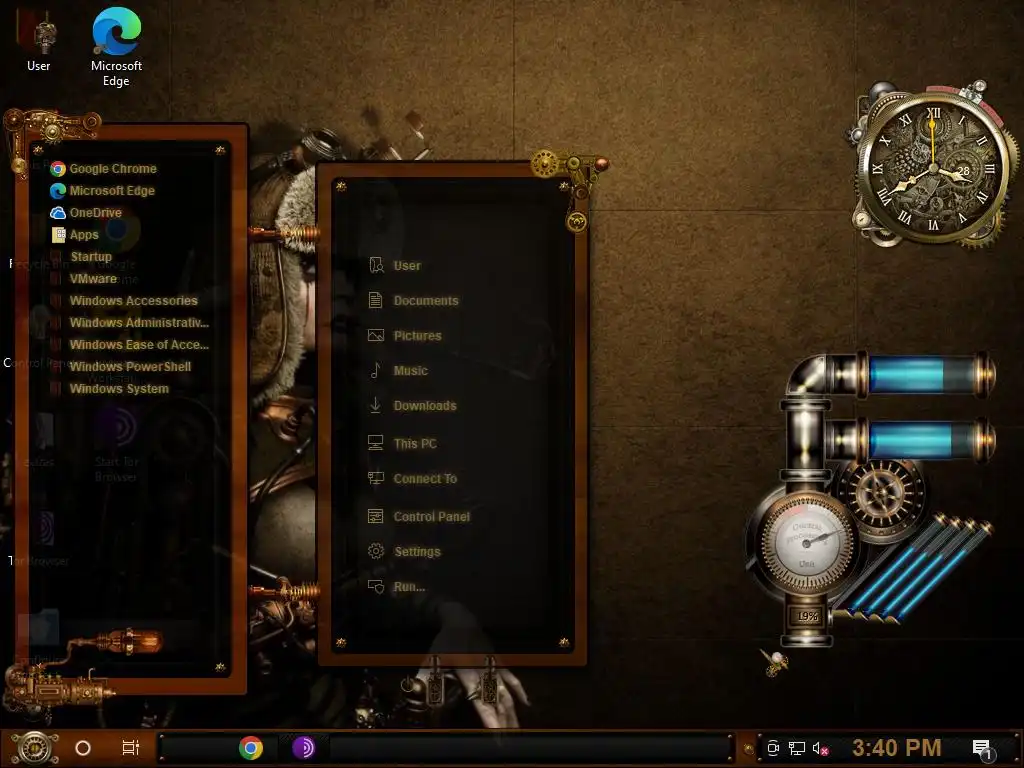The height and width of the screenshot is (768, 1024).
Task: Open the Startup folder entry
Action: [x=91, y=257]
